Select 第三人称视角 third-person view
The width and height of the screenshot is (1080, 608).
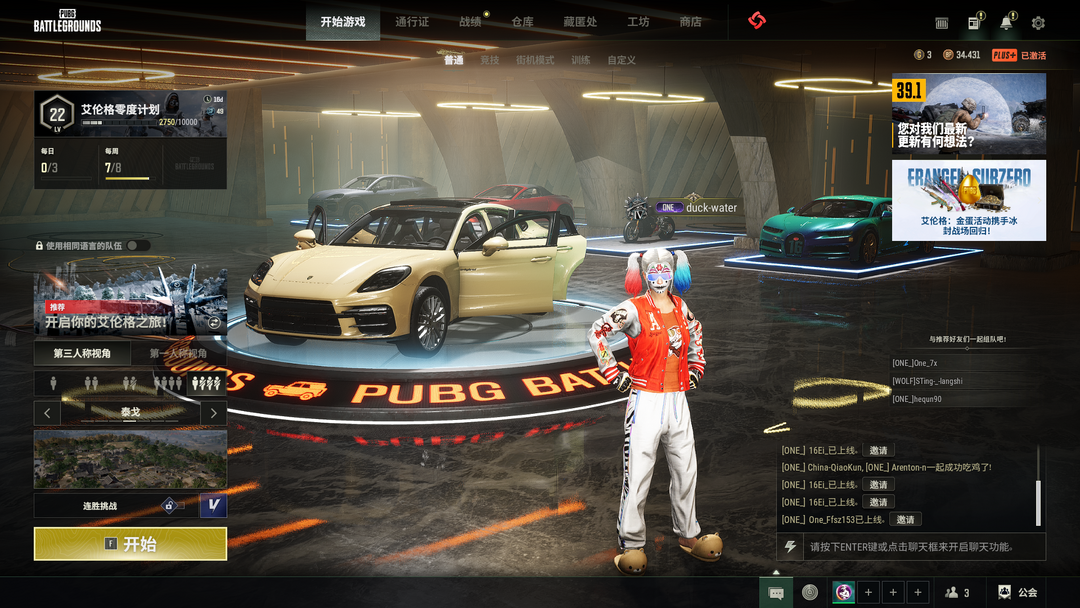(x=82, y=353)
